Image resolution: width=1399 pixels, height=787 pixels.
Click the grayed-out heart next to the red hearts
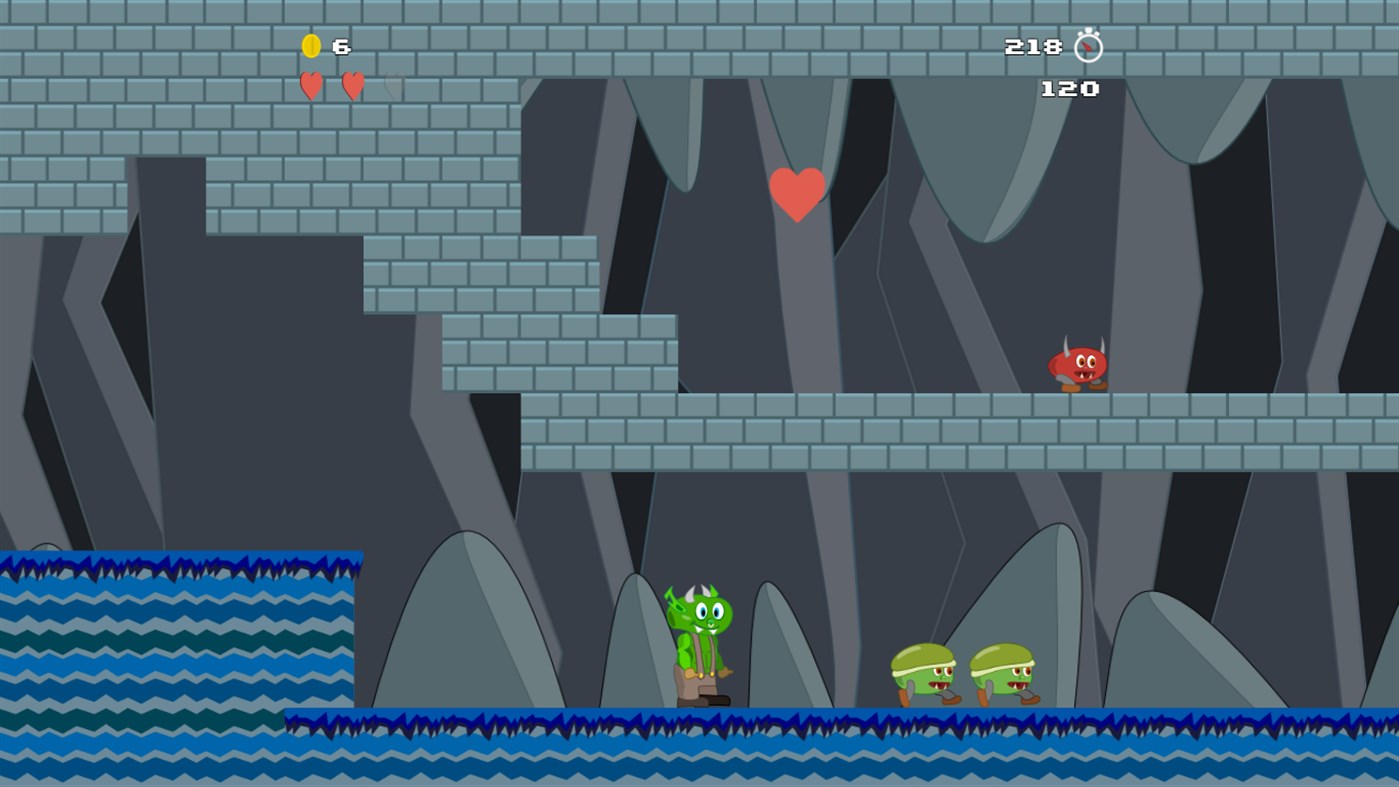click(x=392, y=86)
